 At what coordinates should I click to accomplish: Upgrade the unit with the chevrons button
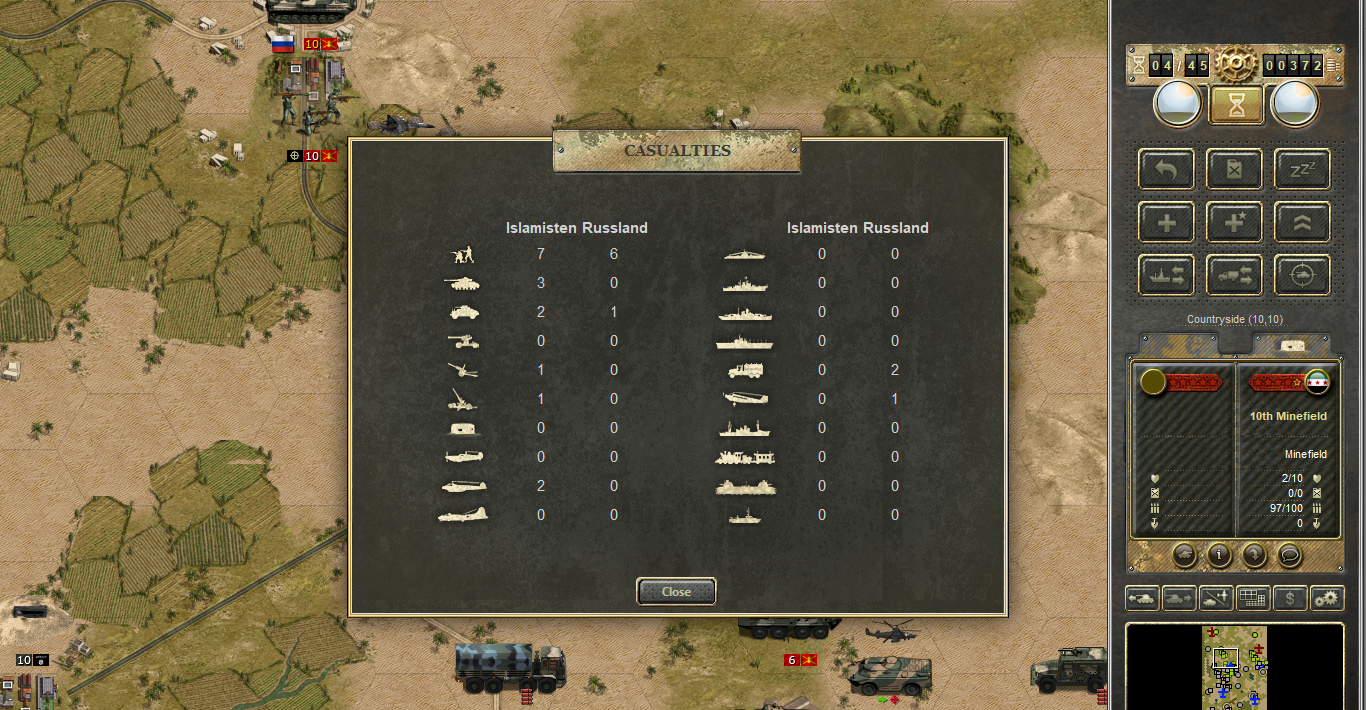pos(1301,222)
